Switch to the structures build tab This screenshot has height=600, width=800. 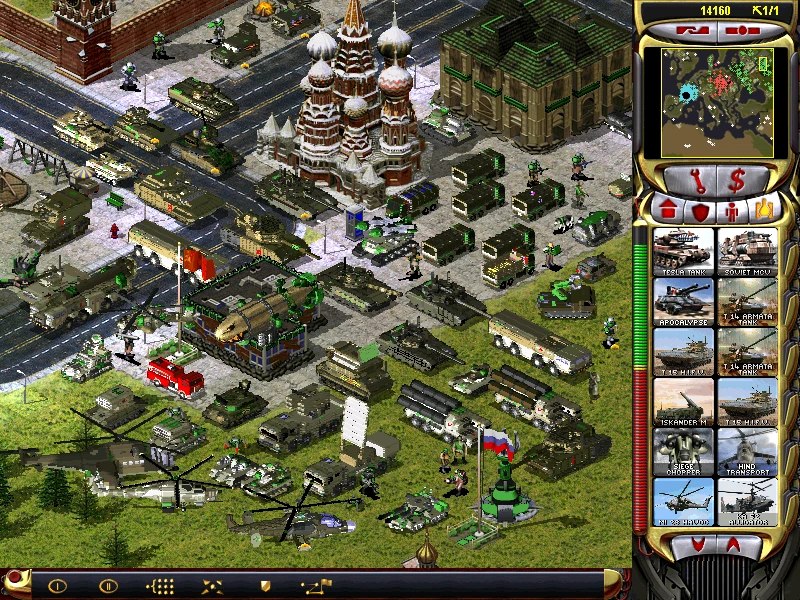(668, 211)
